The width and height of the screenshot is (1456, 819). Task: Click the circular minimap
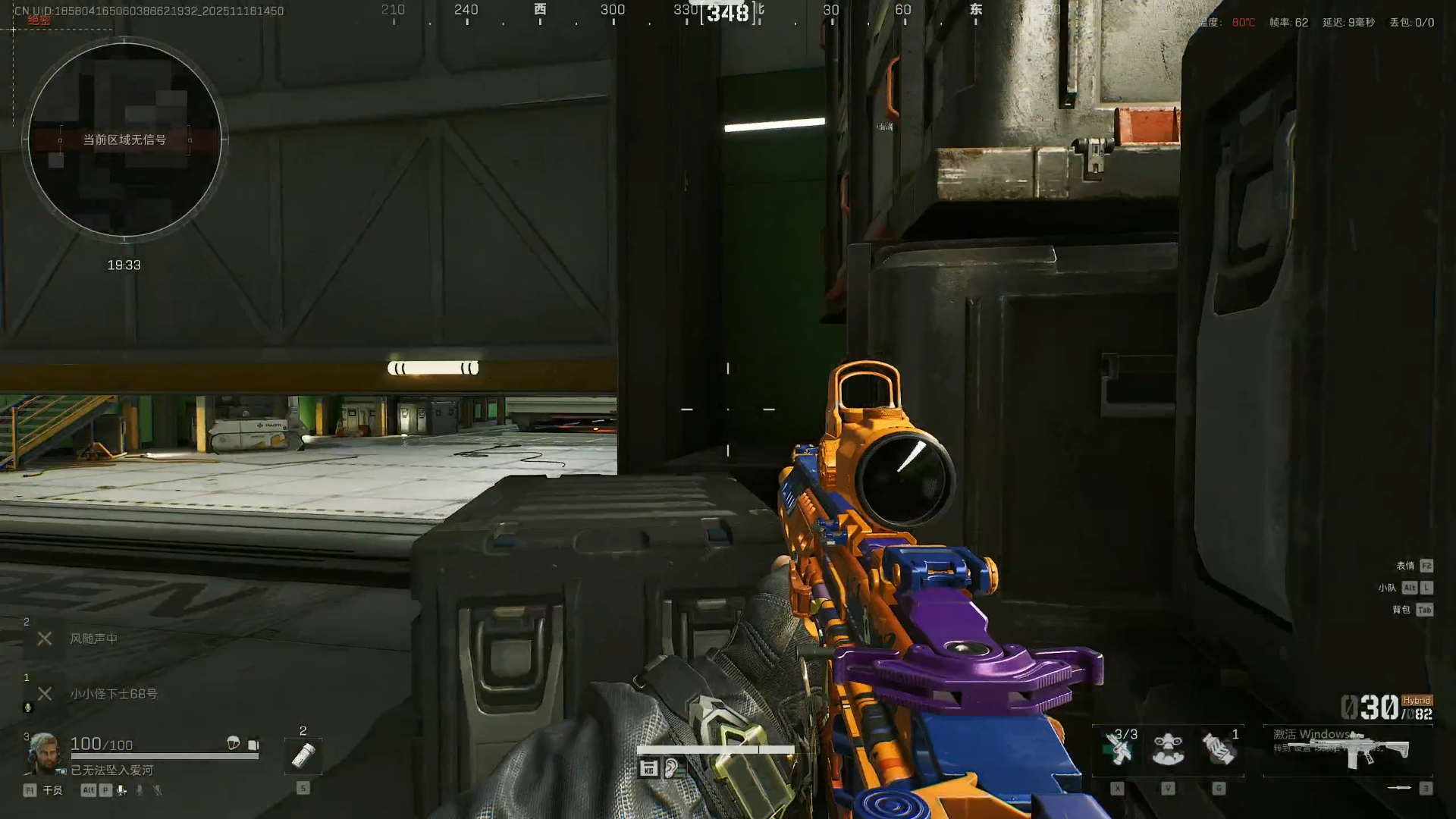[124, 140]
